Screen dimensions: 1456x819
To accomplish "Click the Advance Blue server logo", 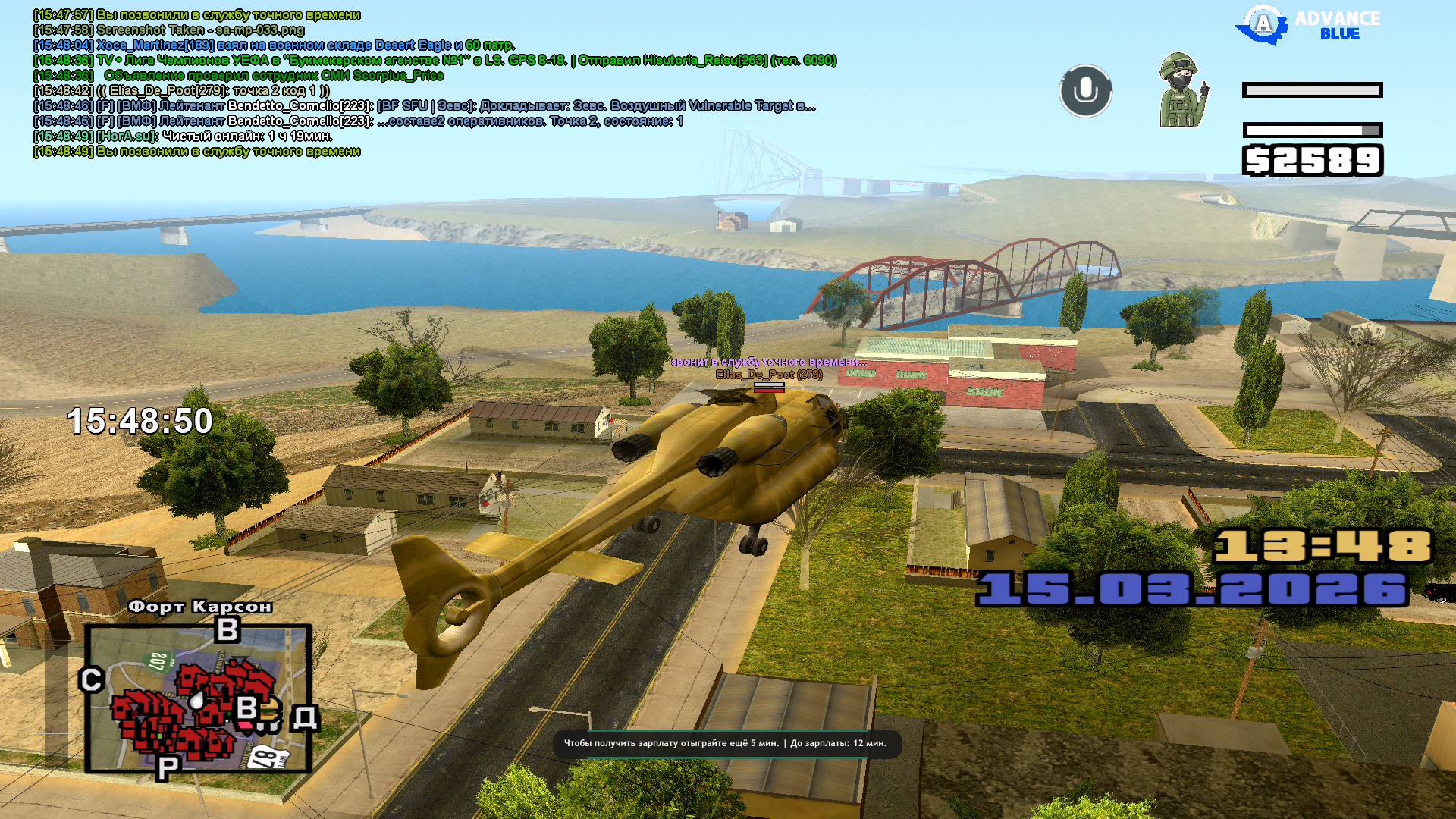I will tap(1308, 26).
